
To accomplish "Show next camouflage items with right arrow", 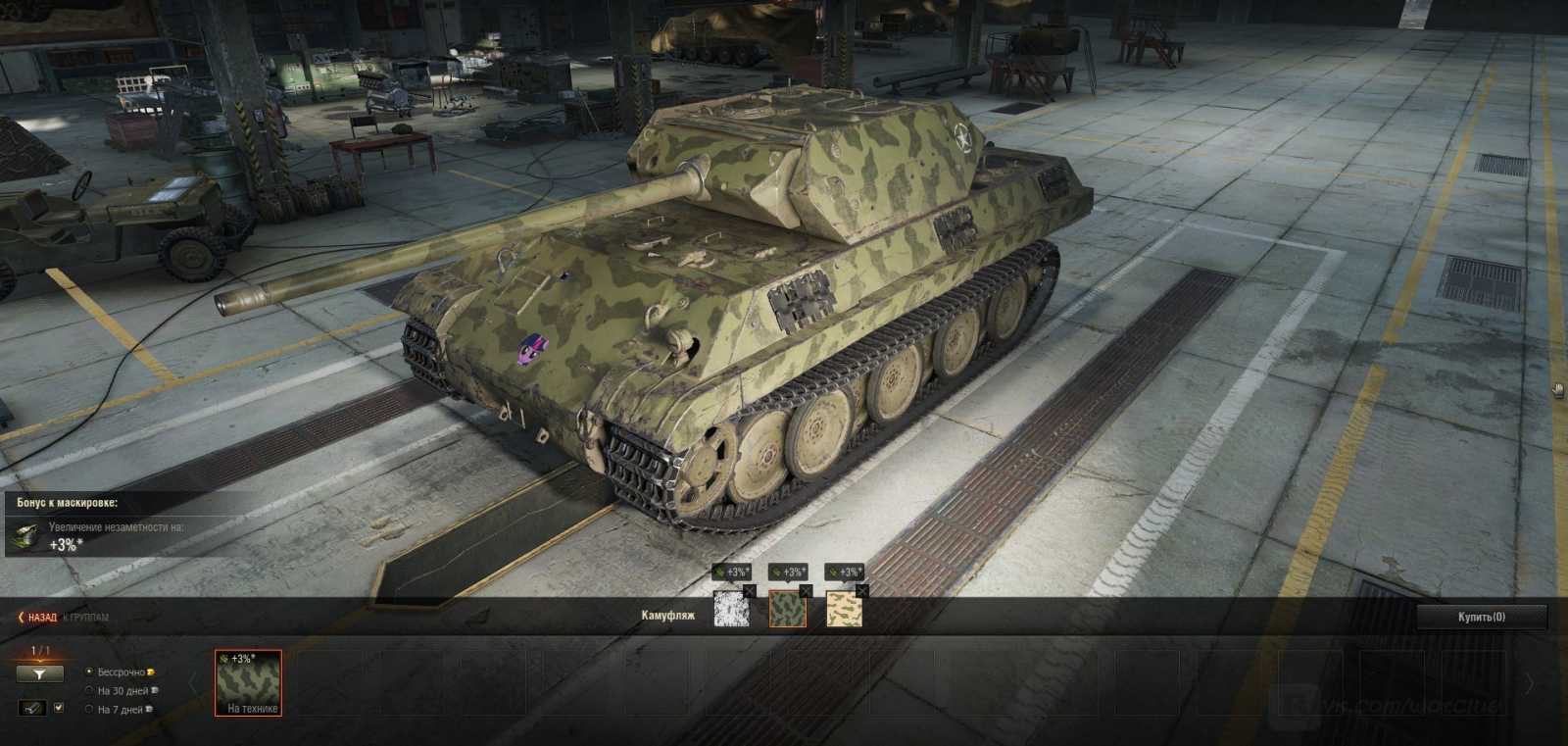I will pos(1531,683).
